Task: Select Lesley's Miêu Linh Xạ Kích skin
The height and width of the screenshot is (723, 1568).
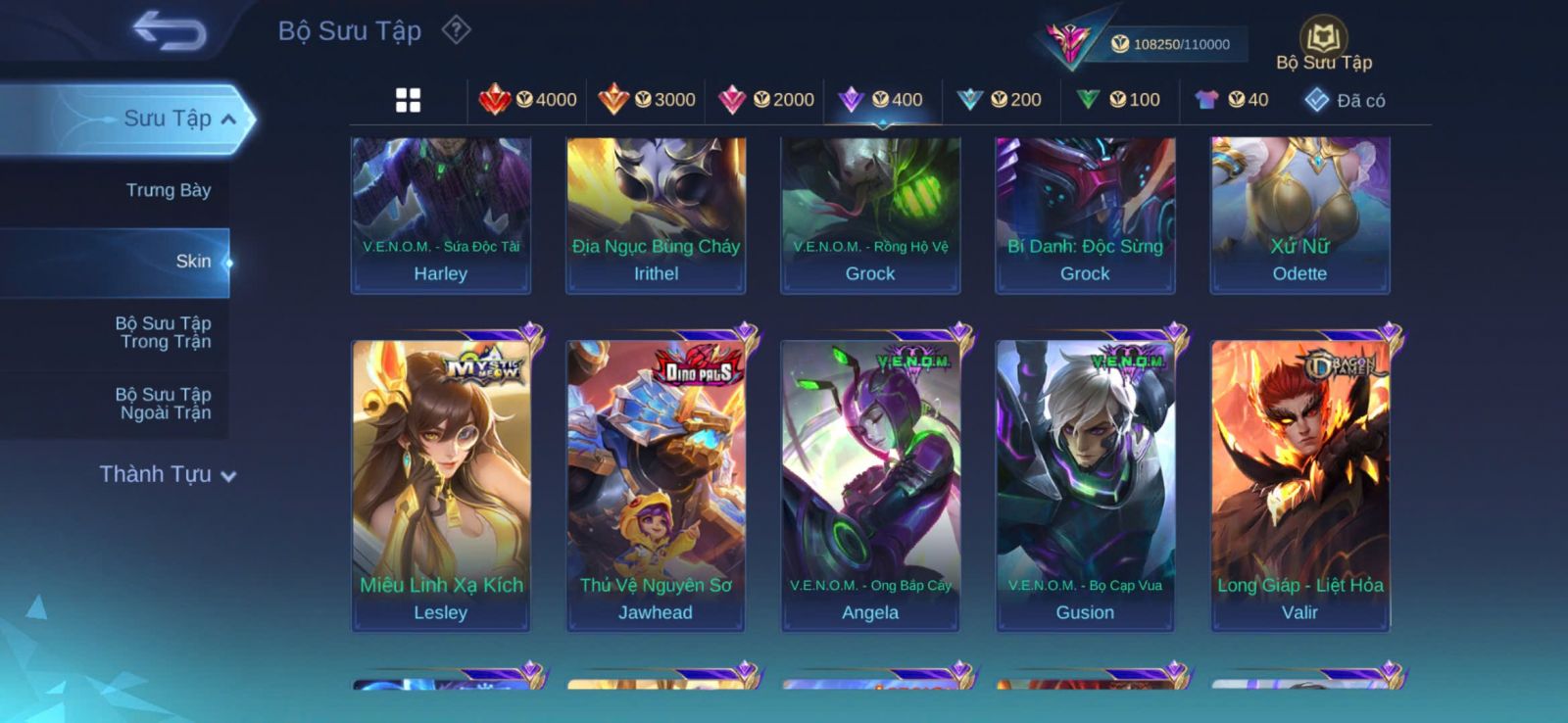Action: pos(441,485)
